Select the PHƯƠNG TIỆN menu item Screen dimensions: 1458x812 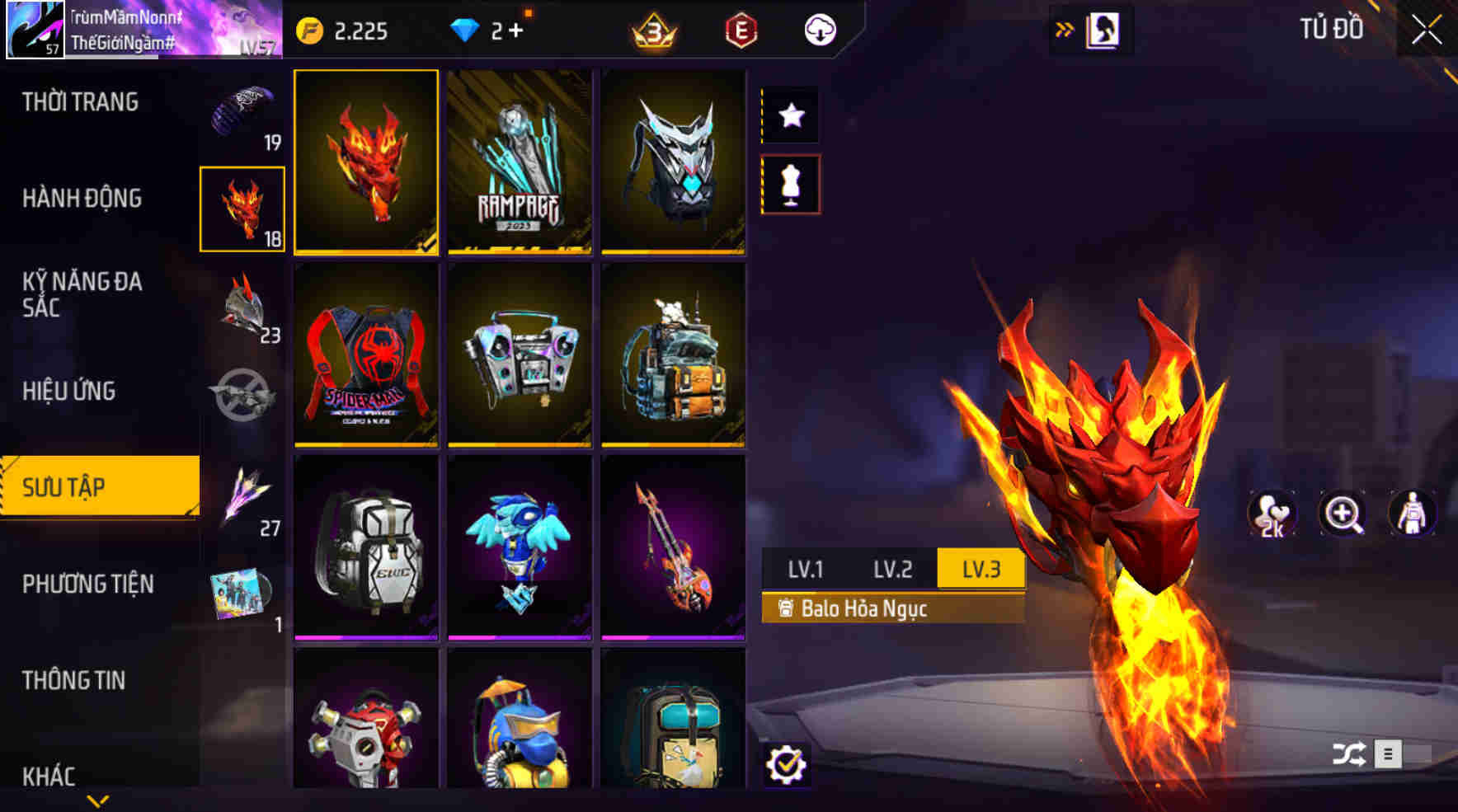(89, 584)
